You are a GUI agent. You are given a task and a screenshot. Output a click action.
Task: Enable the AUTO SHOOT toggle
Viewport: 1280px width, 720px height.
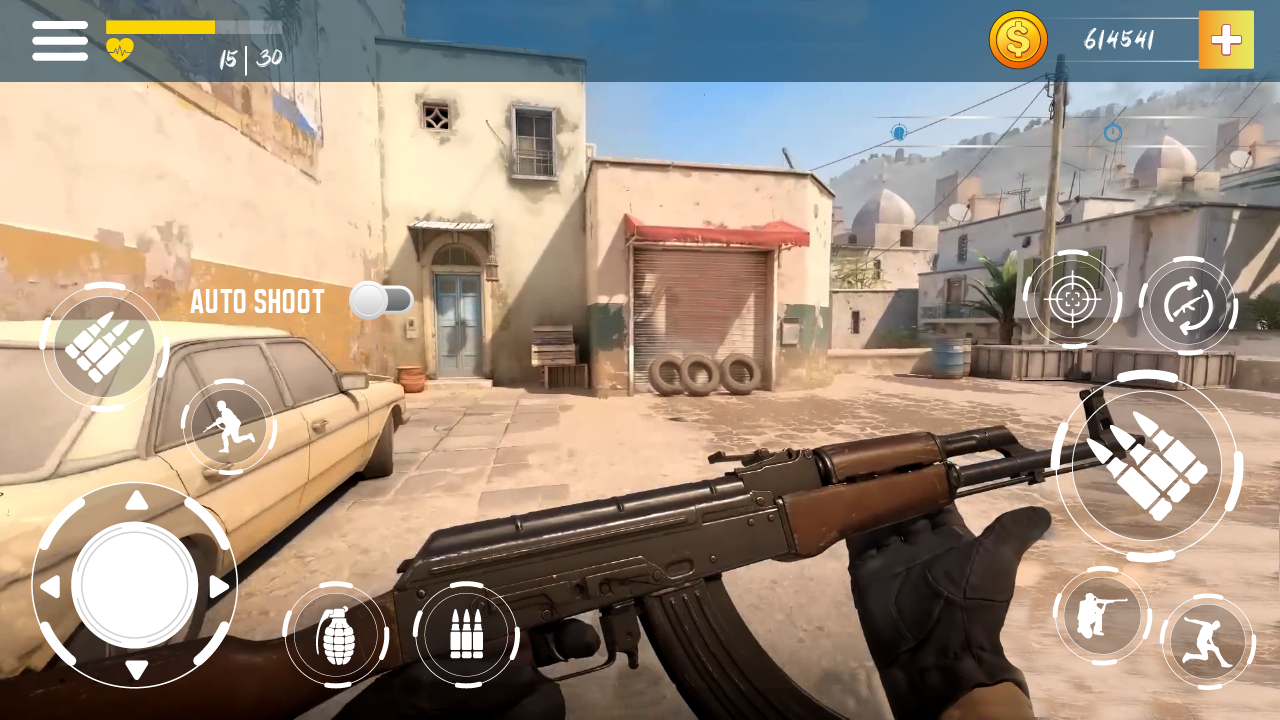coord(382,299)
